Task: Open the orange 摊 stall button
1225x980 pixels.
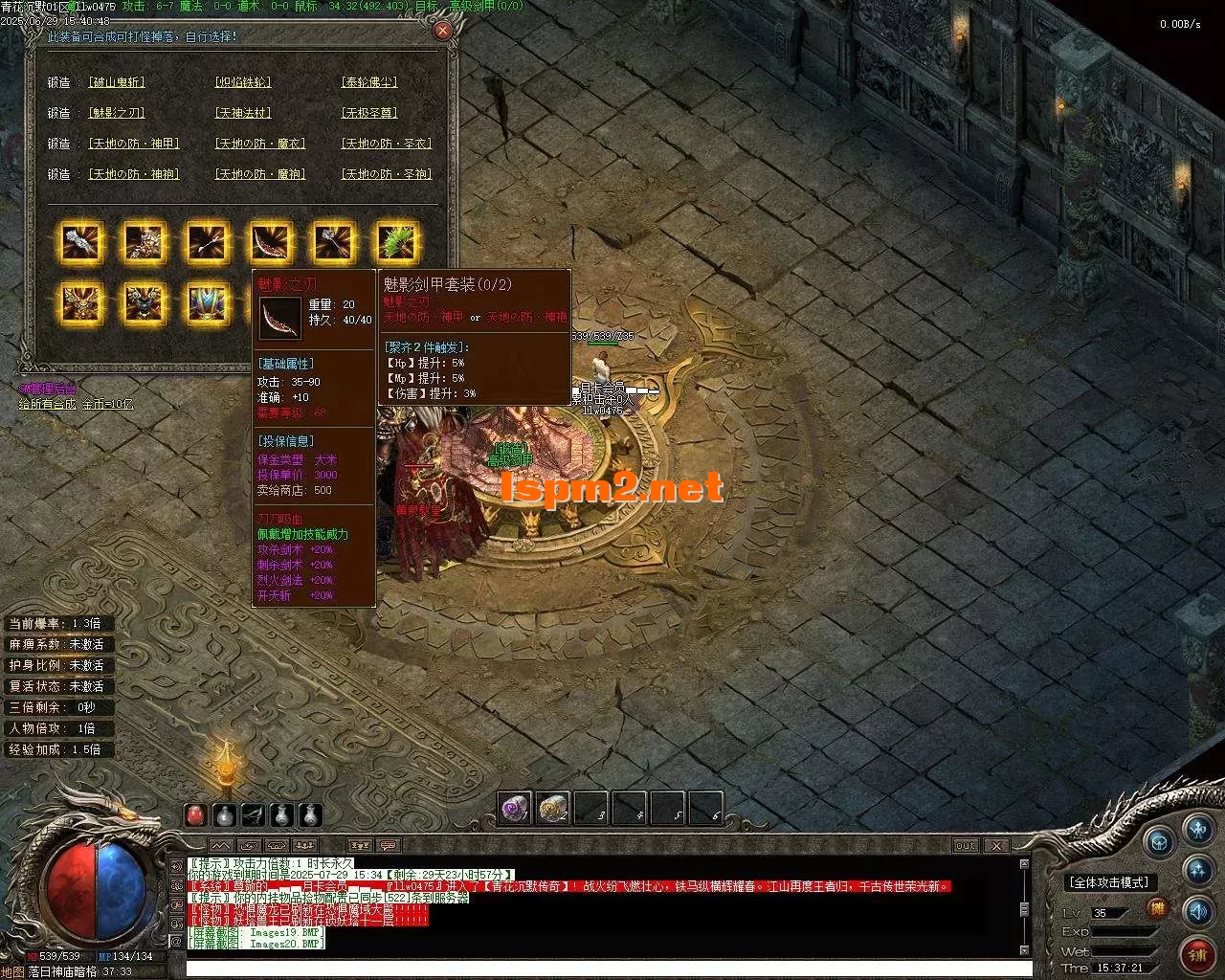Action: pos(1158,909)
